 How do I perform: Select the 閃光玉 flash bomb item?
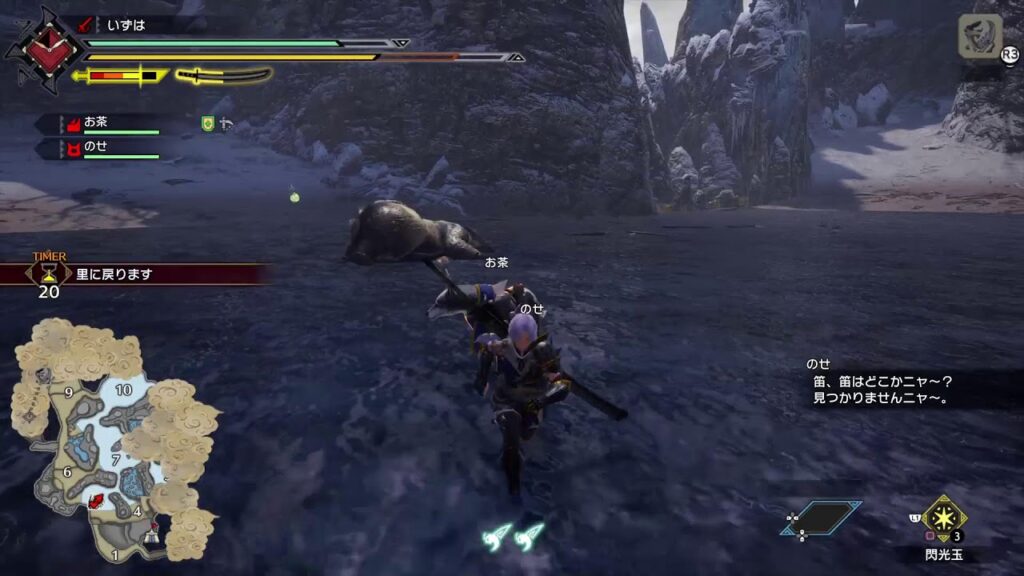[943, 519]
